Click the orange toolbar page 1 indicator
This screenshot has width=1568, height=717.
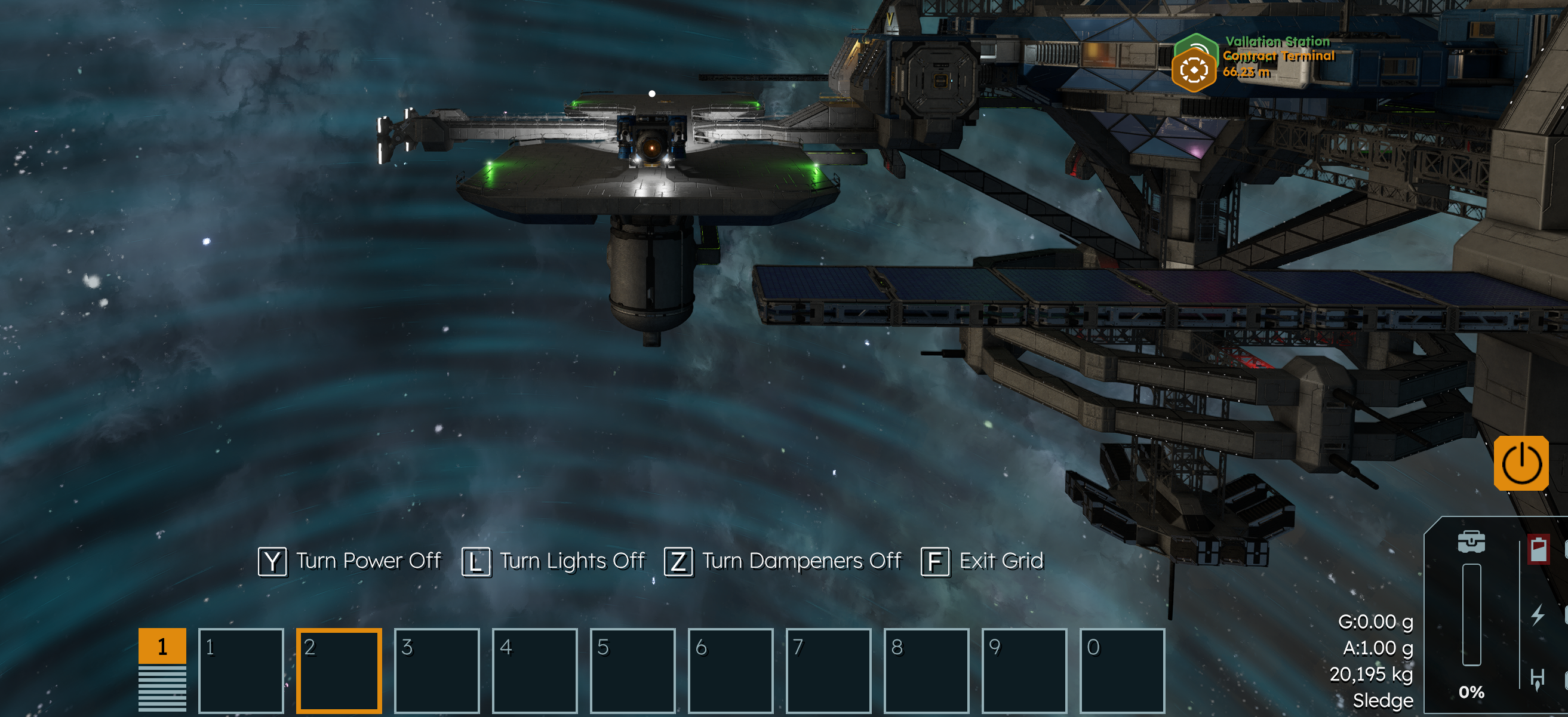(162, 646)
